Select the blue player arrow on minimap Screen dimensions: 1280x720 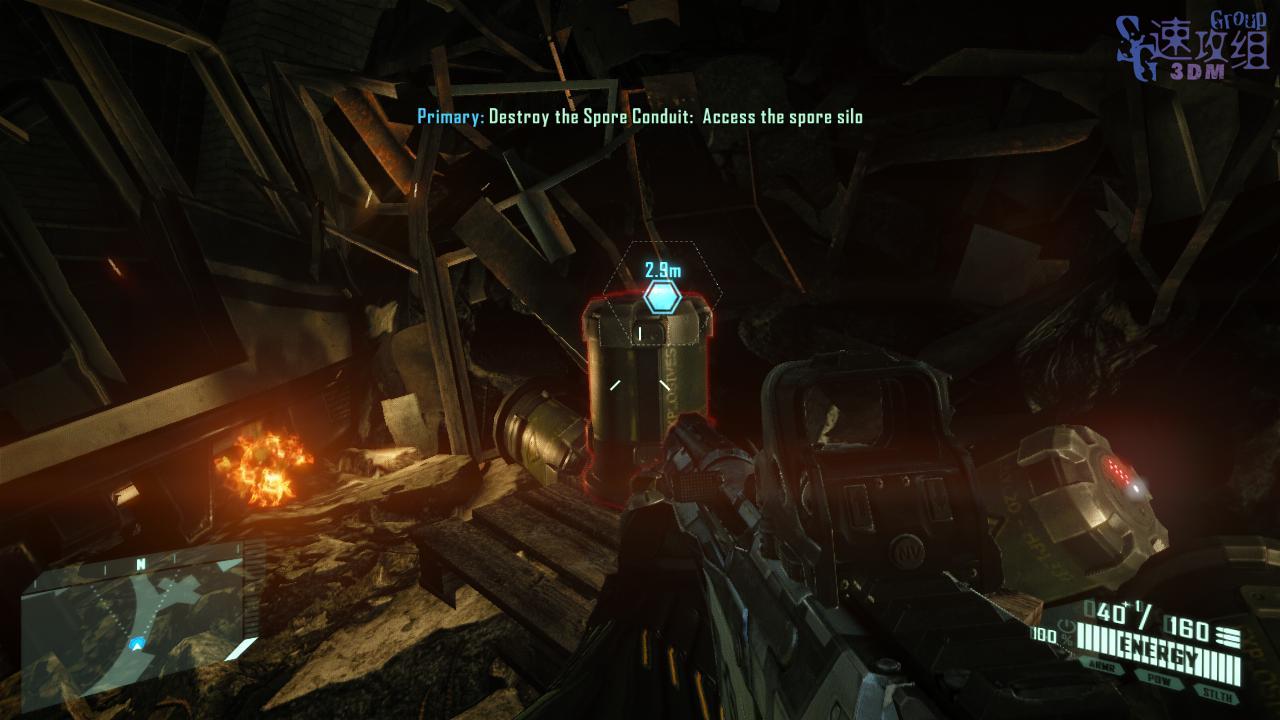[137, 644]
